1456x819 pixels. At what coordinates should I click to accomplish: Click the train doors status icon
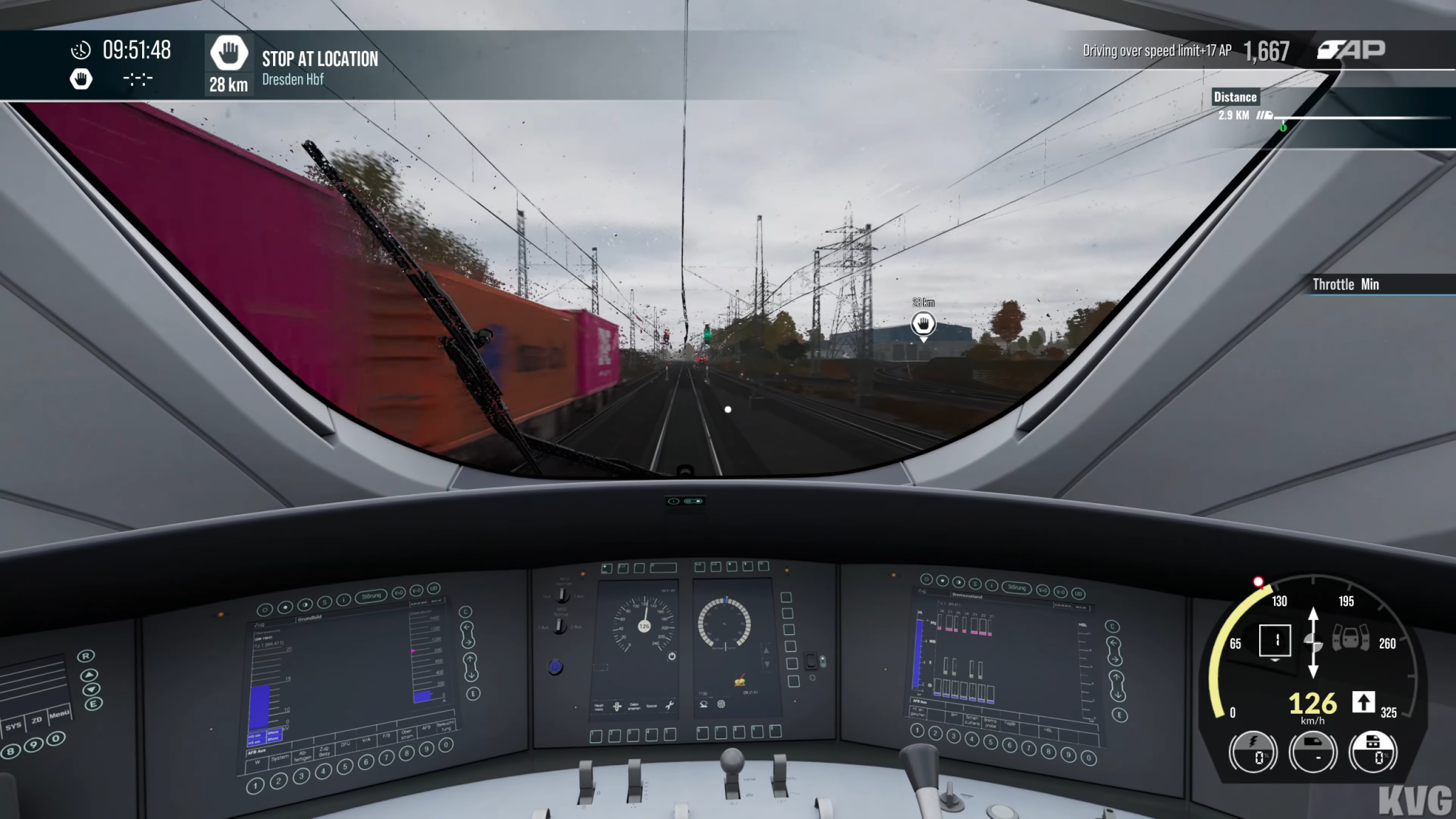click(x=1350, y=637)
